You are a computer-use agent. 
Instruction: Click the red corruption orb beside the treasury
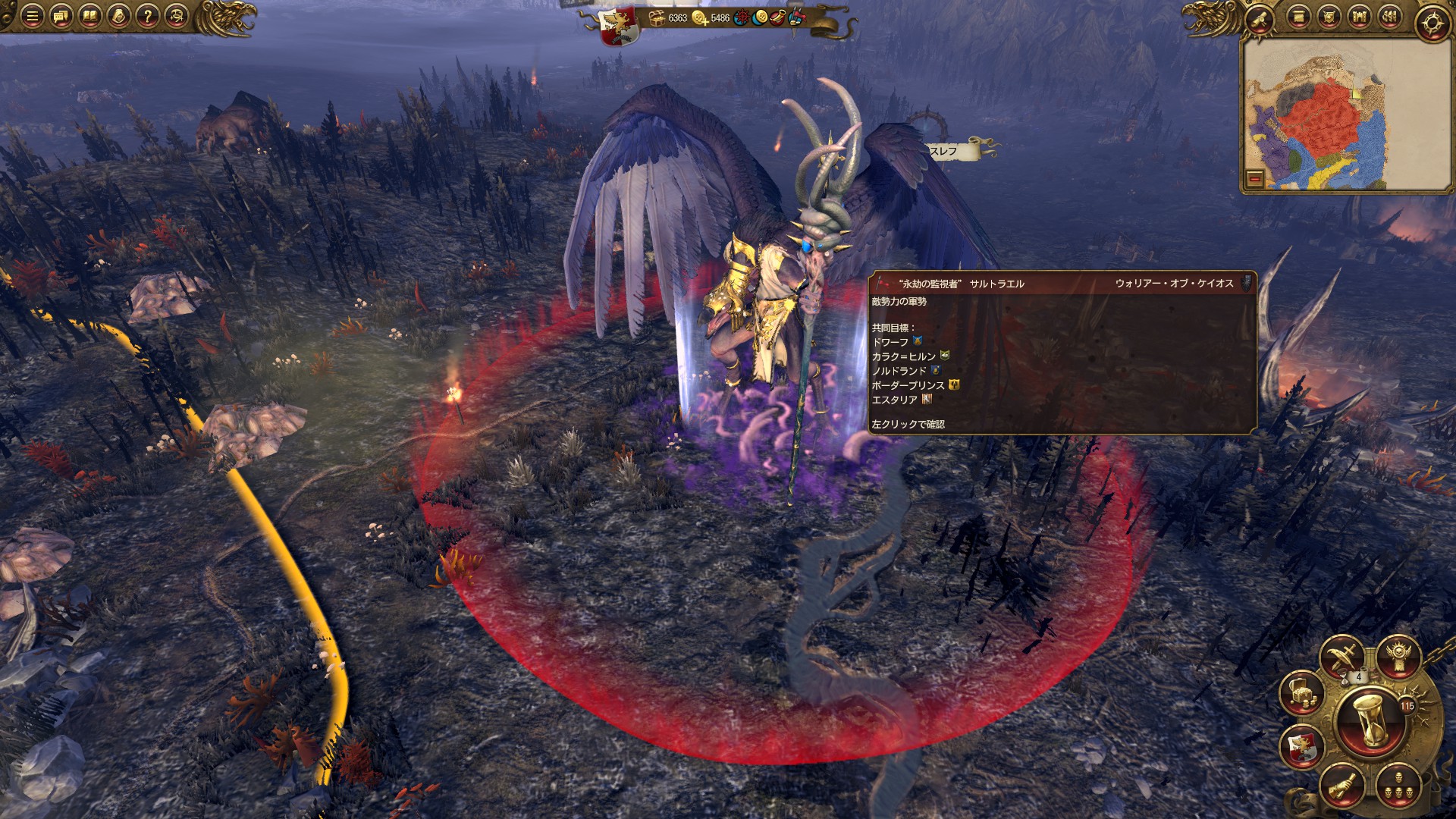742,18
